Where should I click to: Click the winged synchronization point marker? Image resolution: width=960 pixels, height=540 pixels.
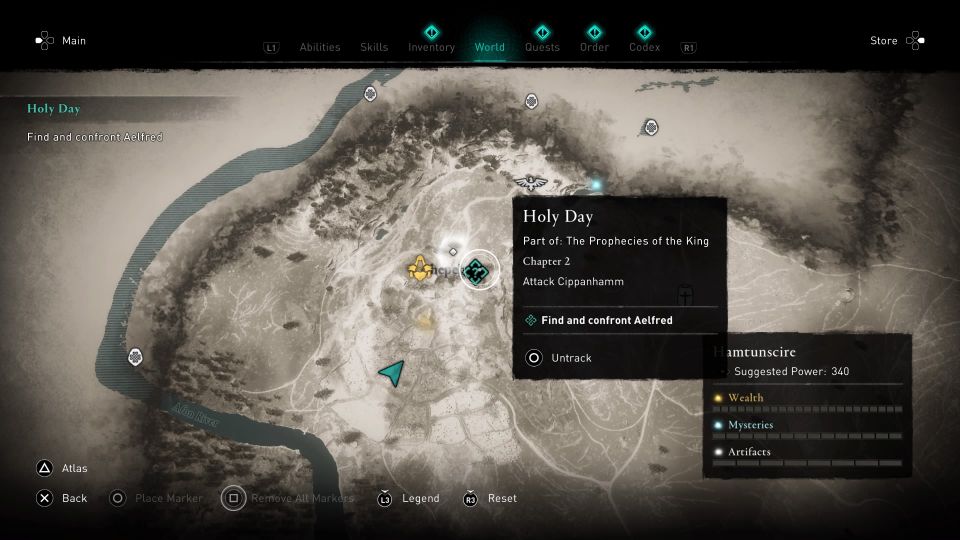(x=529, y=181)
